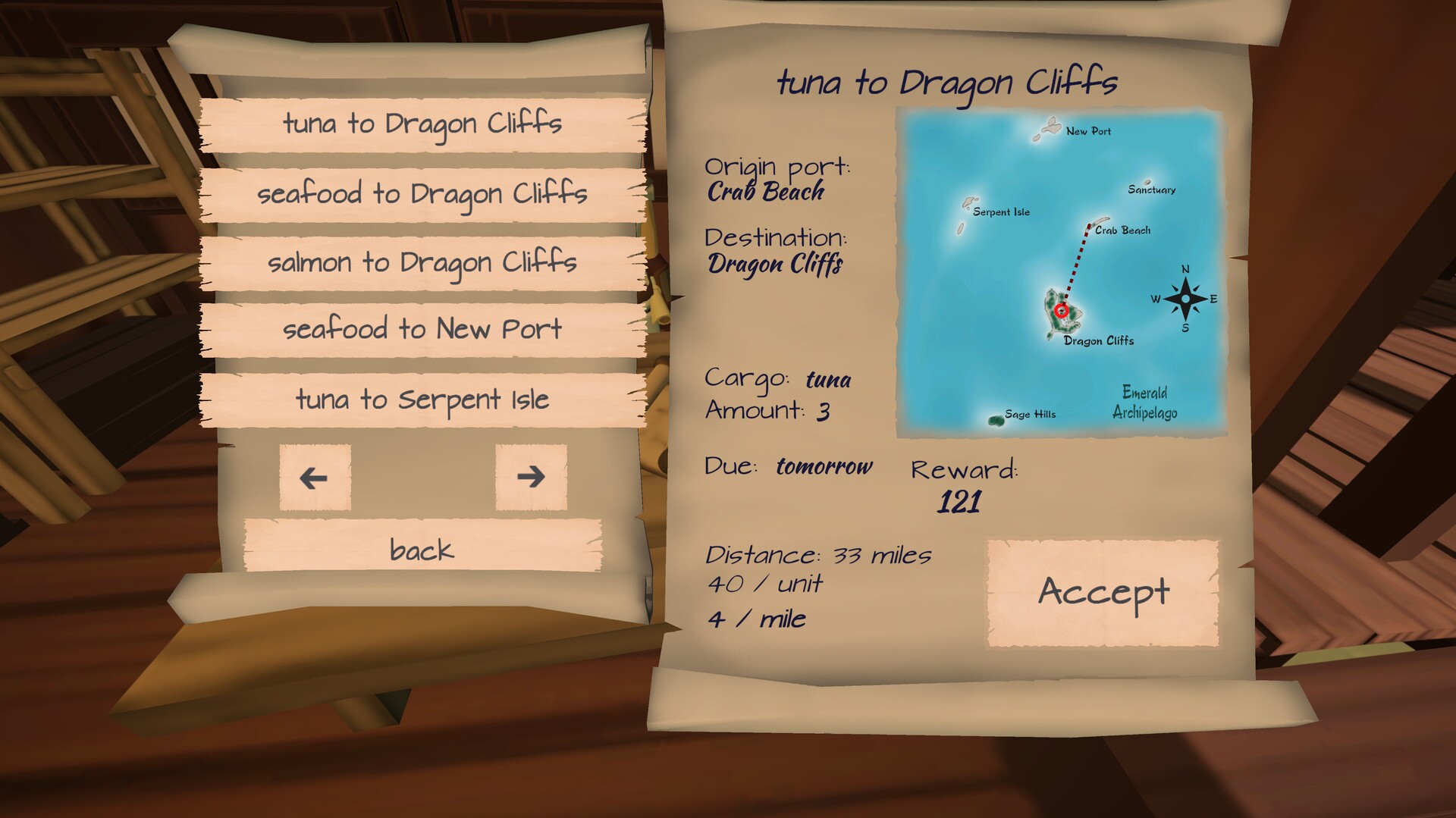Select the seafood to New Port job
This screenshot has height=818, width=1456.
[x=422, y=329]
